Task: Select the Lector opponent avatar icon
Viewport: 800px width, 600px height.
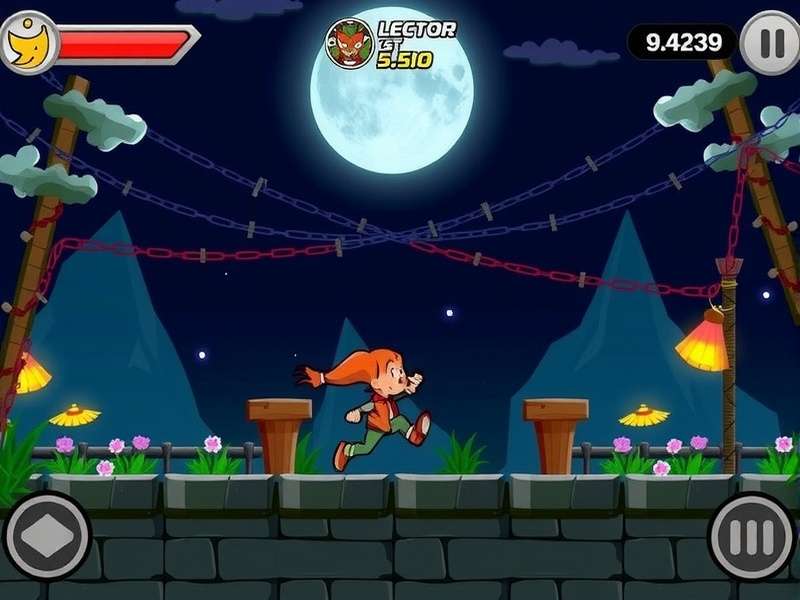Action: [x=349, y=44]
